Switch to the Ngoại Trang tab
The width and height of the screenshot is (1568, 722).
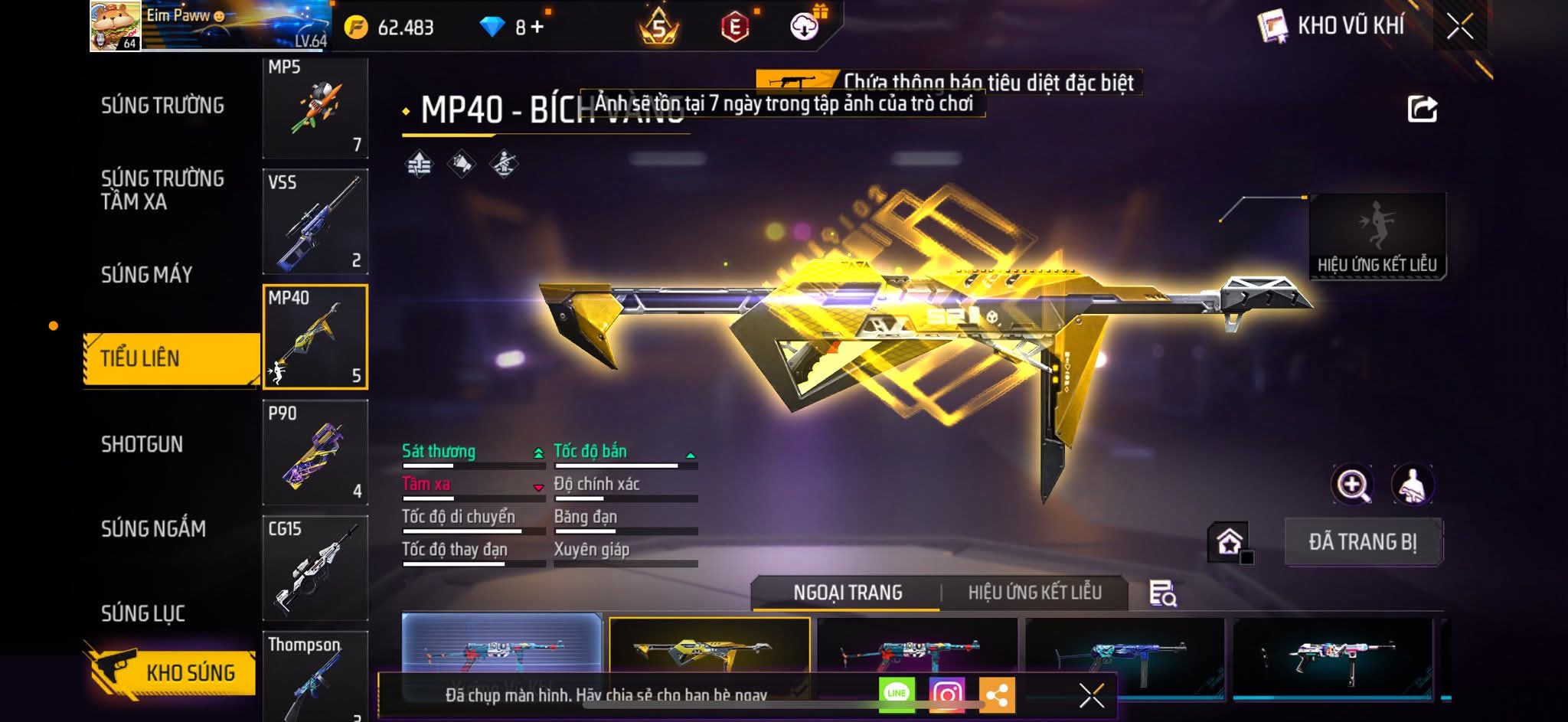click(848, 593)
